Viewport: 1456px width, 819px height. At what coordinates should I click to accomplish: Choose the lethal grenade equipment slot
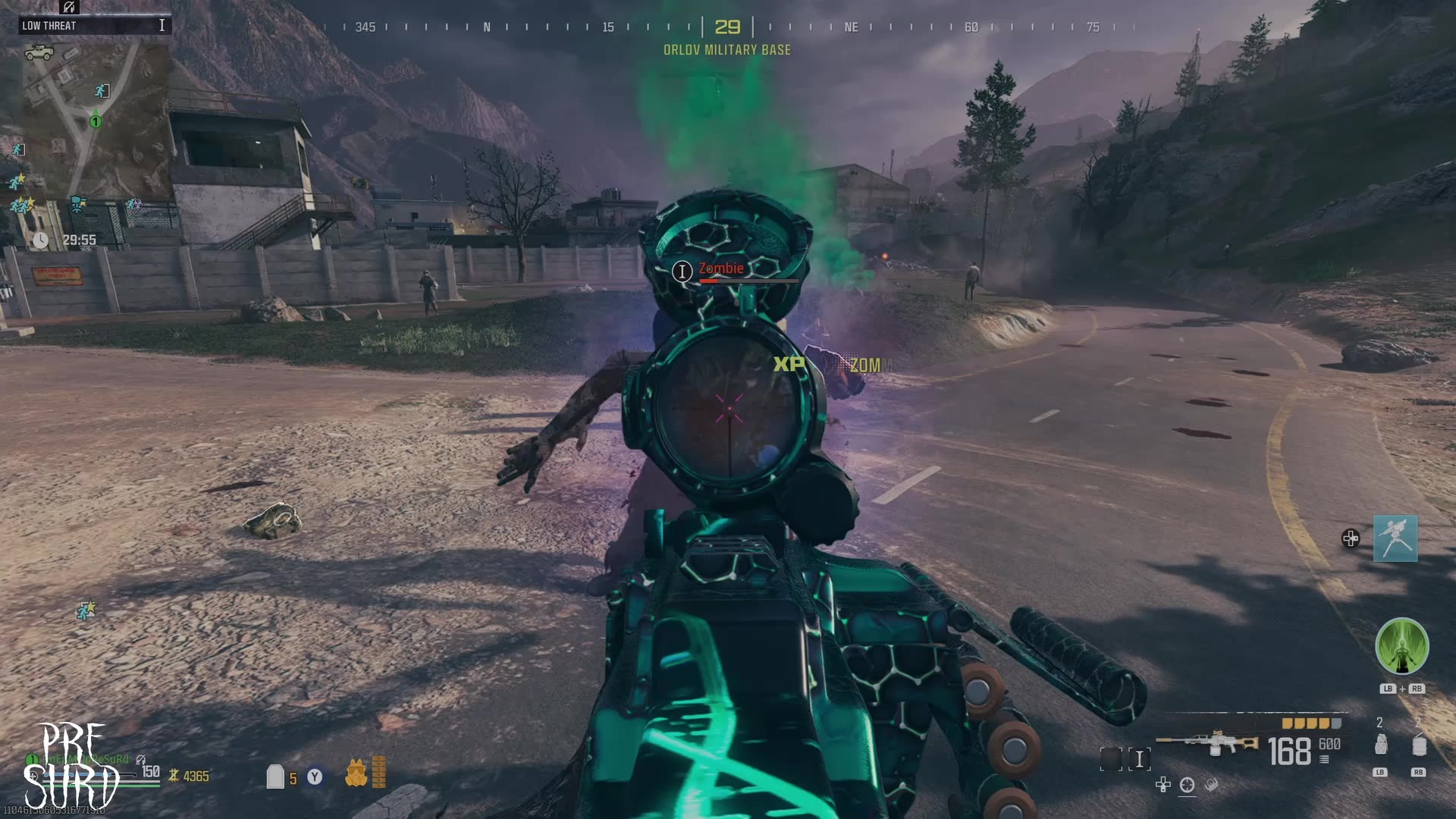click(1380, 745)
